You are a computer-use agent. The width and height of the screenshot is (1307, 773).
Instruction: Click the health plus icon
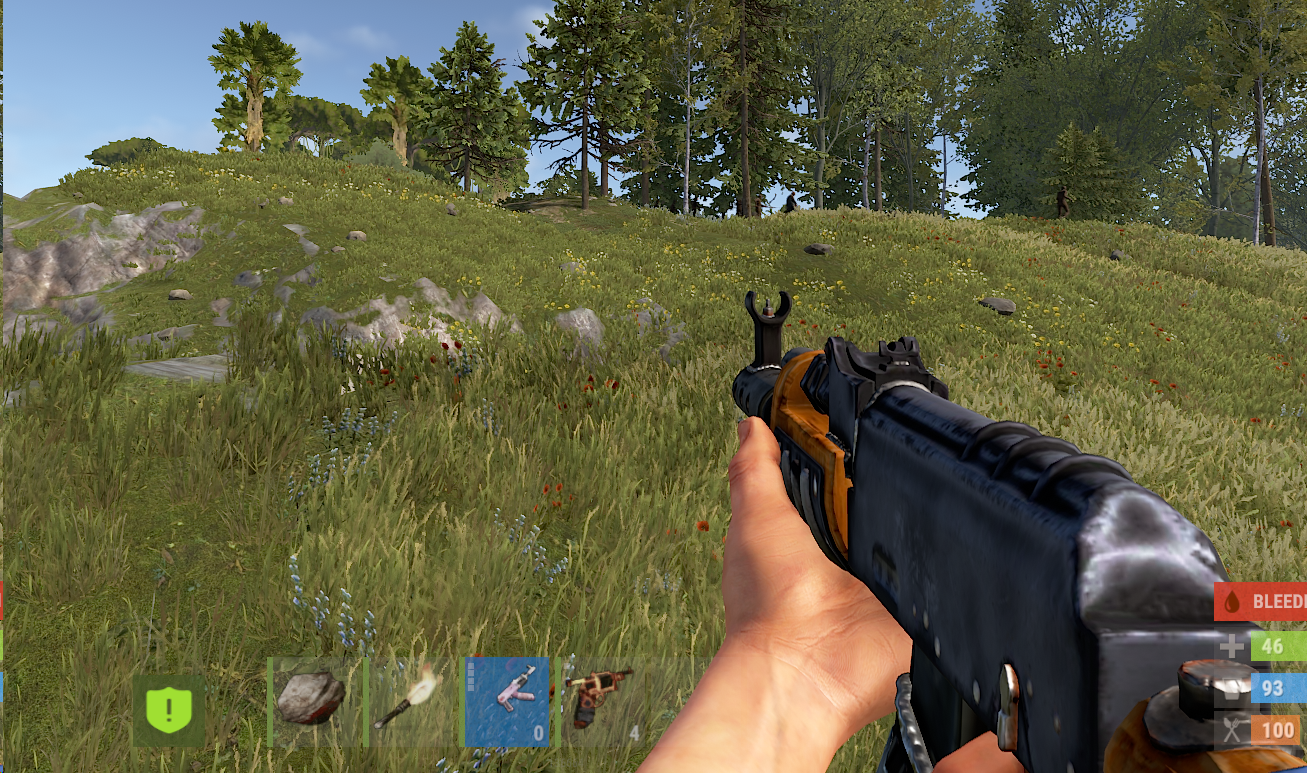pyautogui.click(x=1232, y=646)
